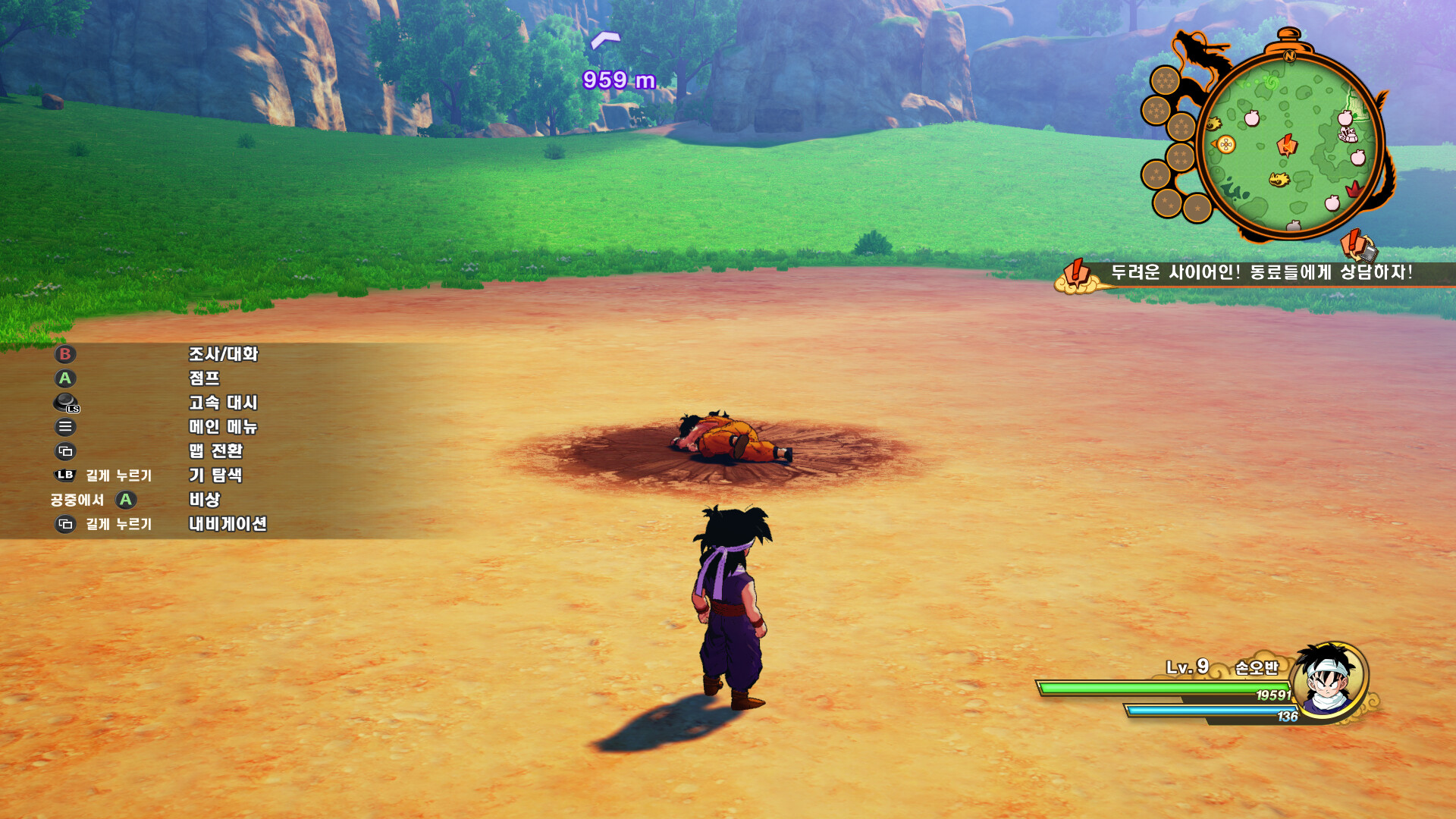1456x819 pixels.
Task: Click the four-star Dragon Ball slot
Action: (1180, 158)
